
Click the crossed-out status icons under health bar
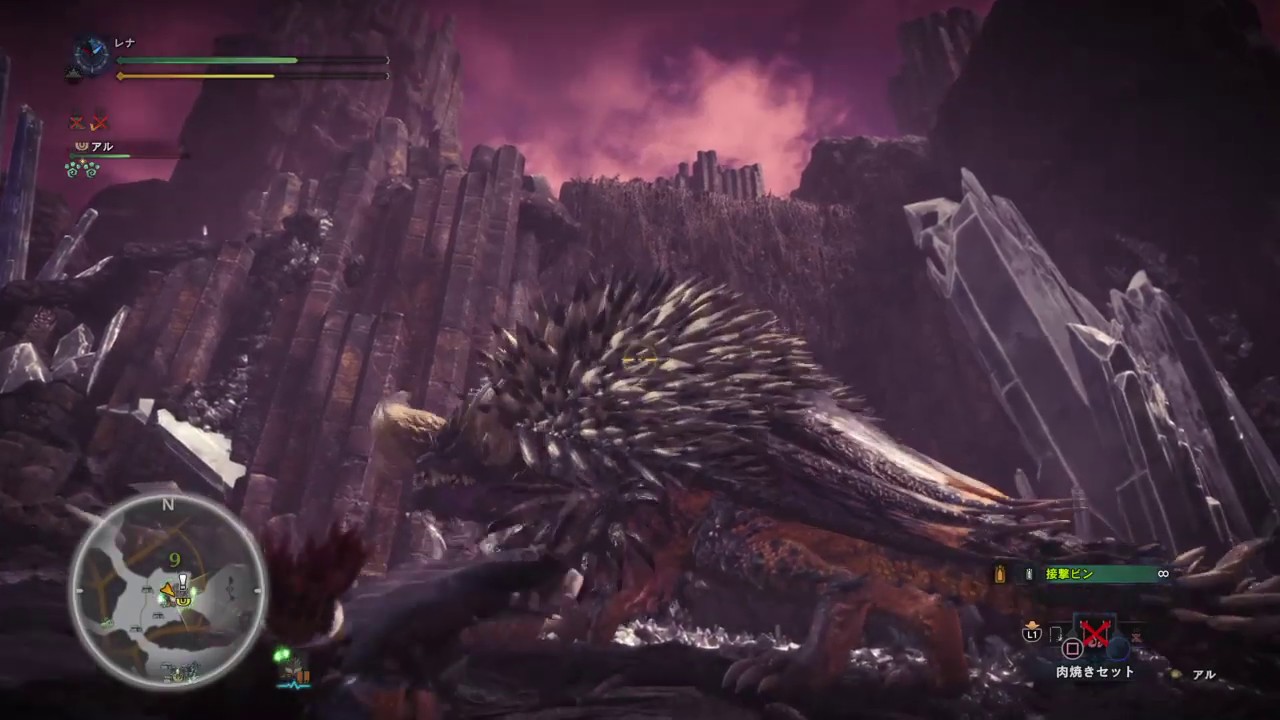(x=87, y=123)
